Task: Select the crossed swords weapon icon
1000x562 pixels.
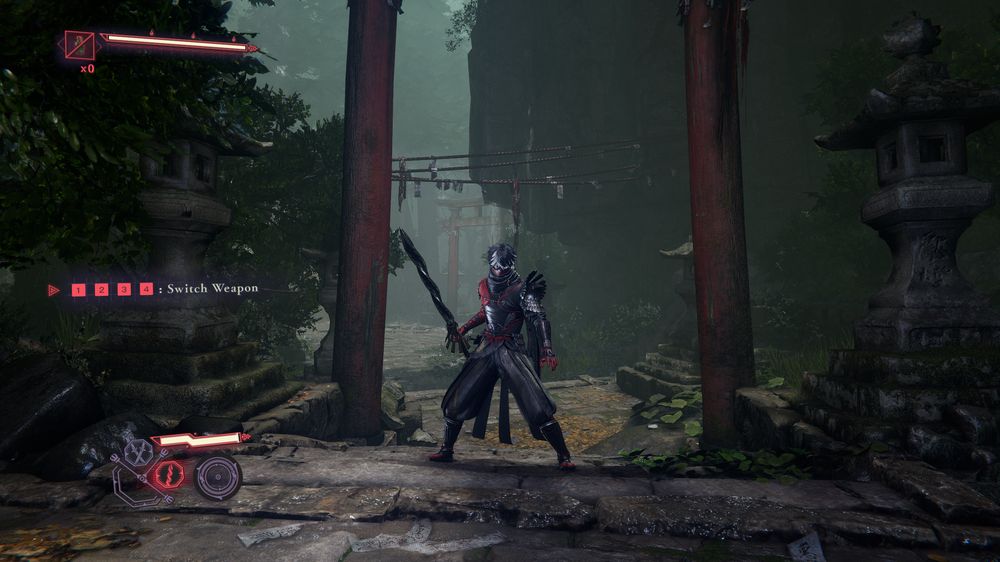Action: (139, 453)
